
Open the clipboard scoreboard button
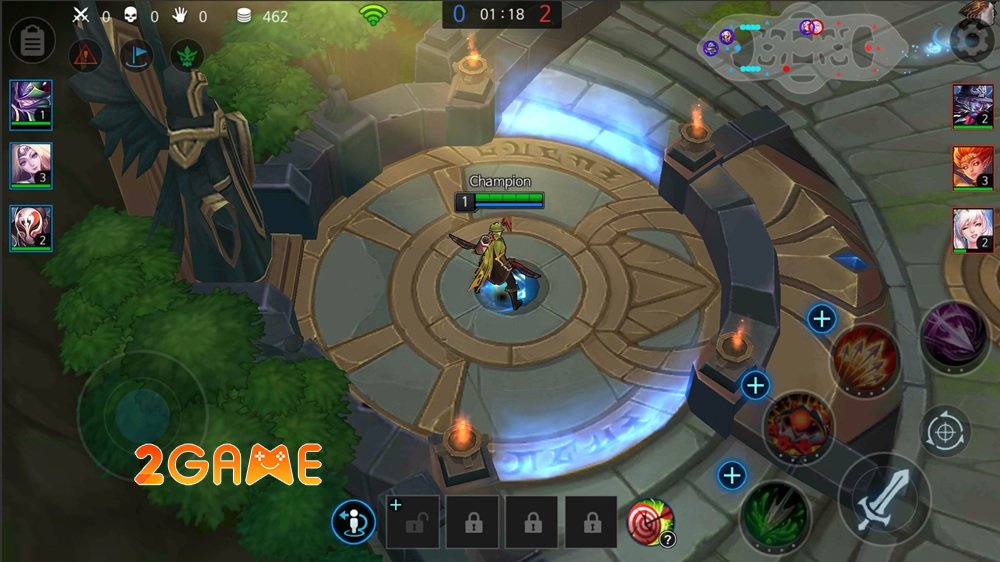point(31,41)
